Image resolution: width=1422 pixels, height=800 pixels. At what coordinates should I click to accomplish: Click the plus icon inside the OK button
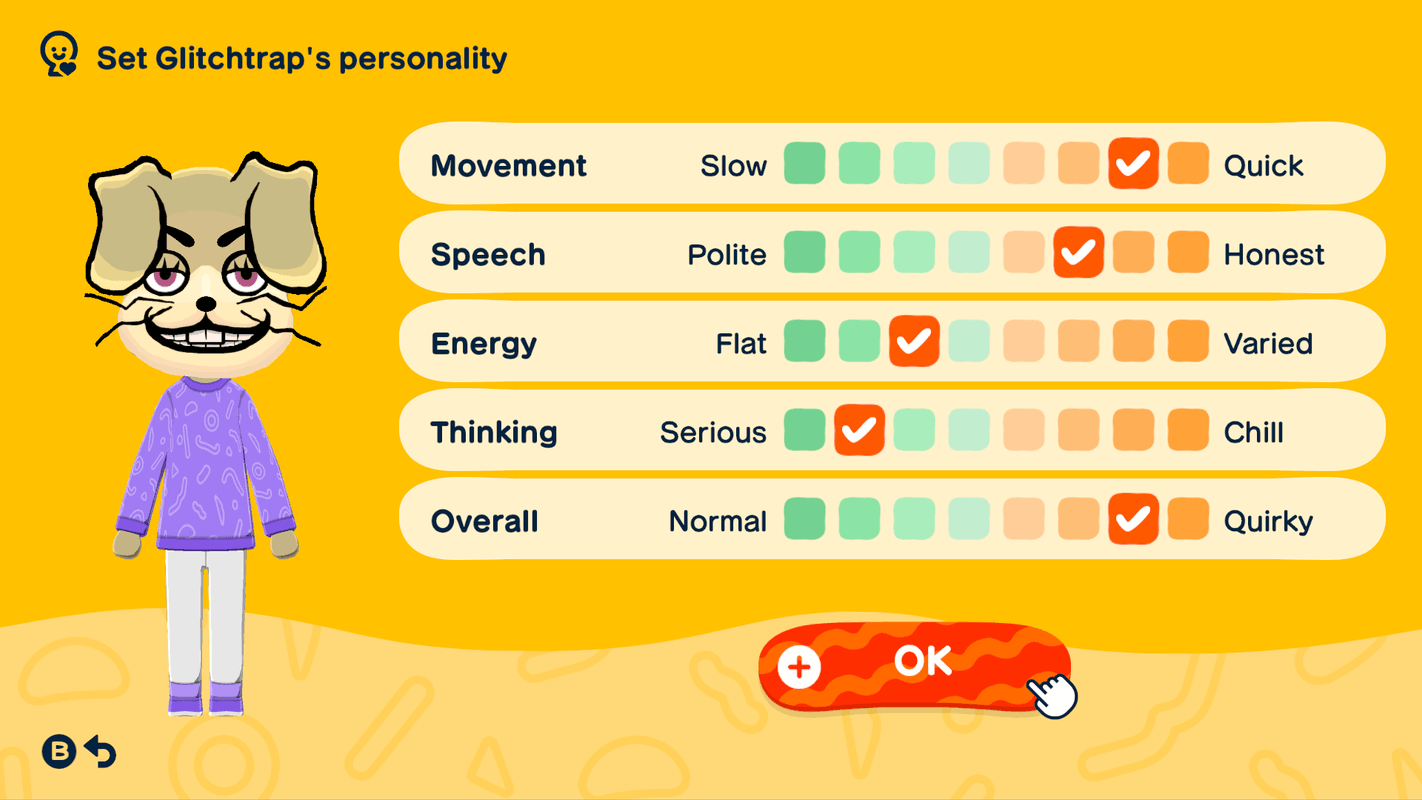pos(797,666)
